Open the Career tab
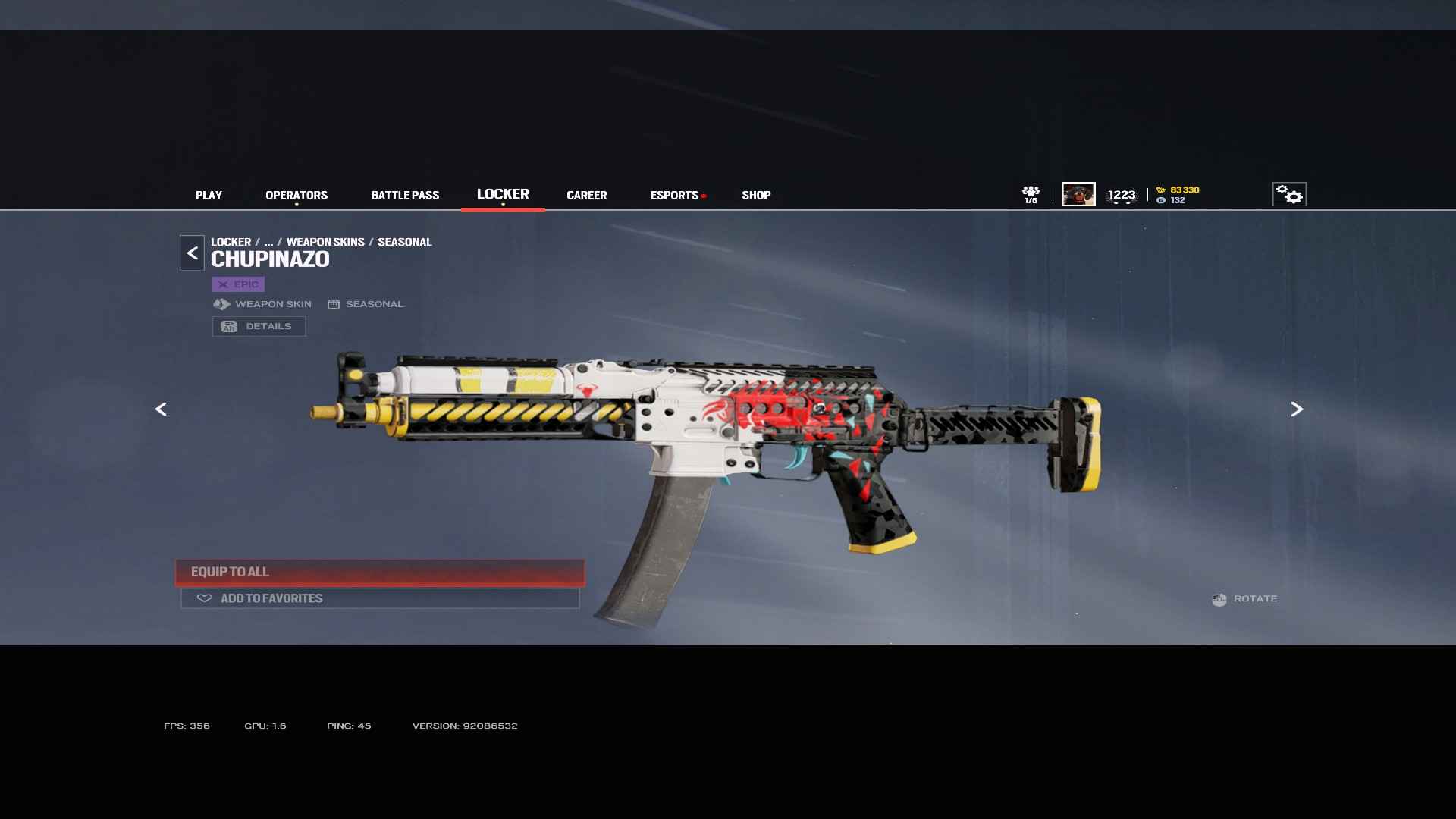The height and width of the screenshot is (819, 1456). click(586, 195)
